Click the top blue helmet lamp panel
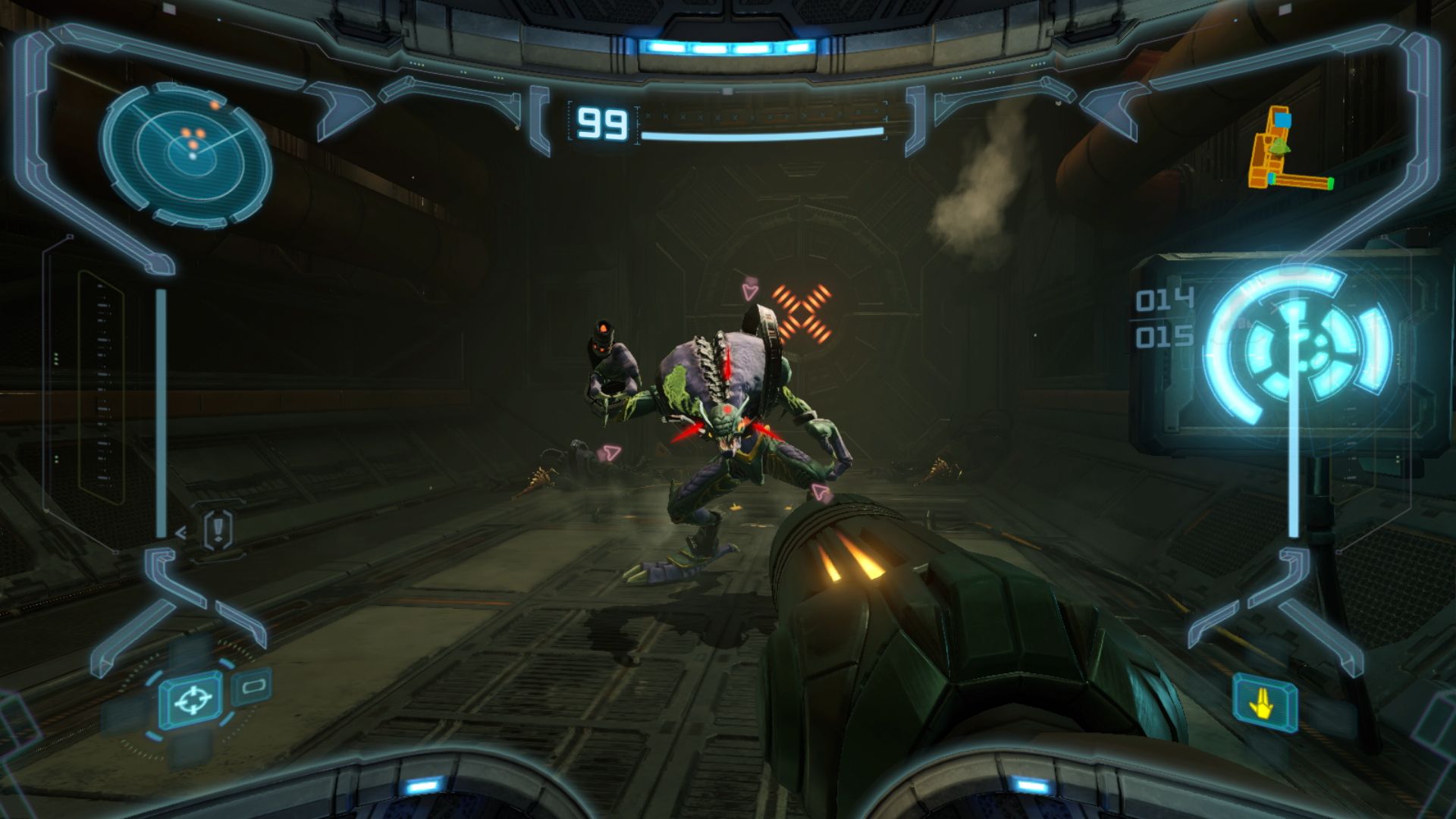 pos(728,47)
